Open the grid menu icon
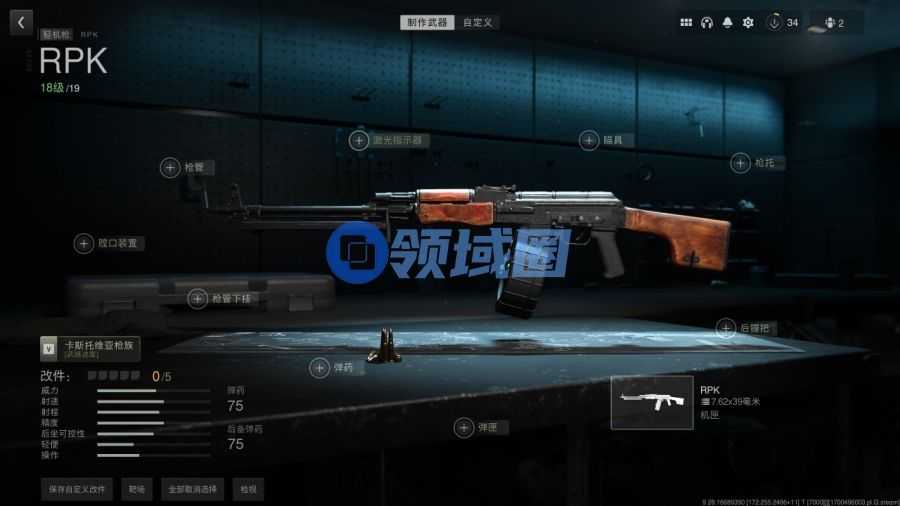 tap(686, 22)
